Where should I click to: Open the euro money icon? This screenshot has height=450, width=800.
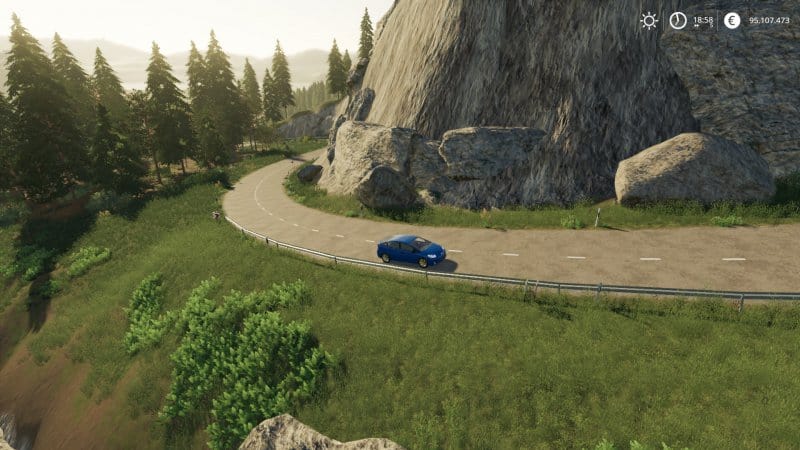[732, 20]
